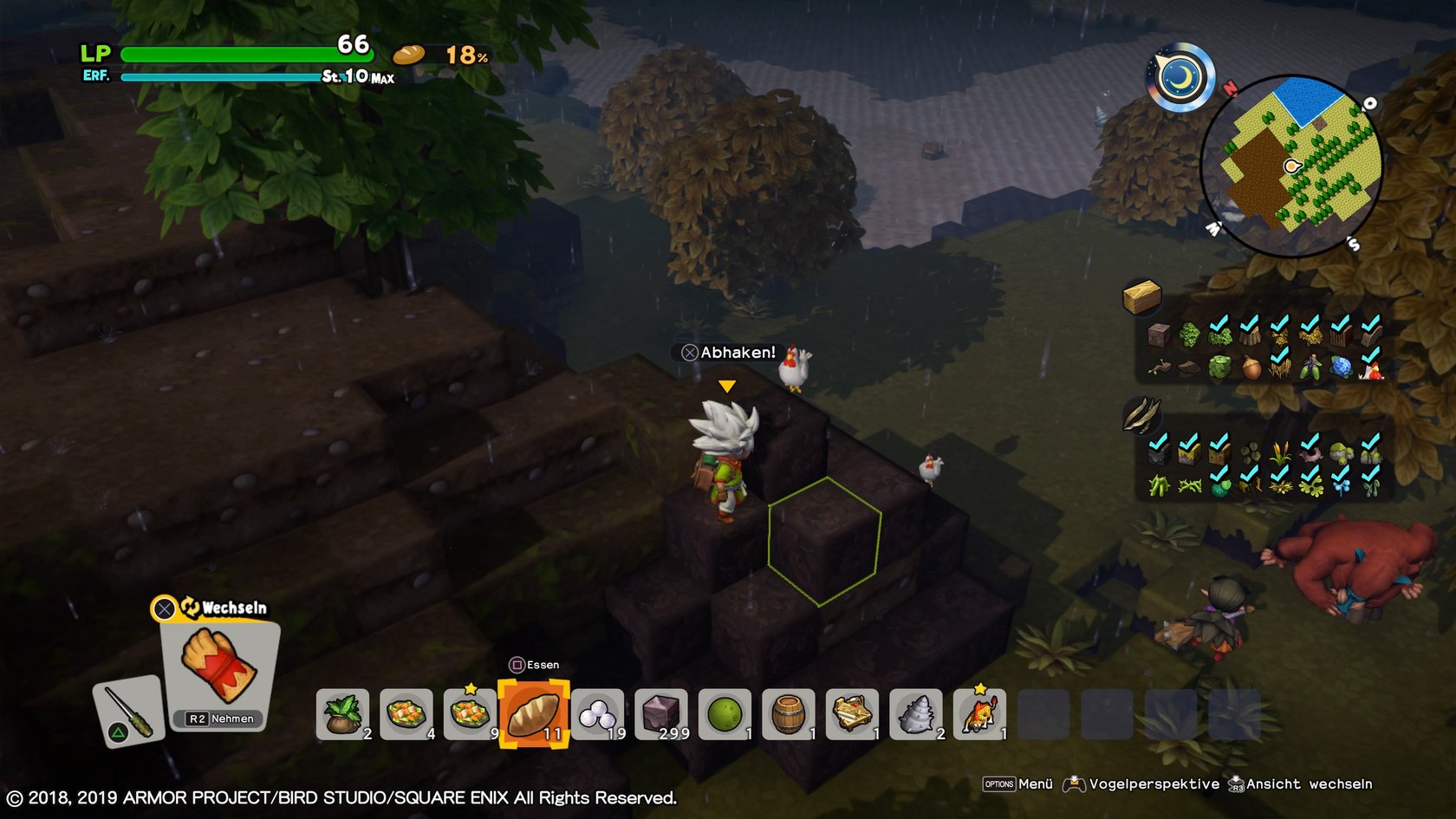Click the acorn in the checklist
This screenshot has width=1456, height=819.
[1251, 367]
